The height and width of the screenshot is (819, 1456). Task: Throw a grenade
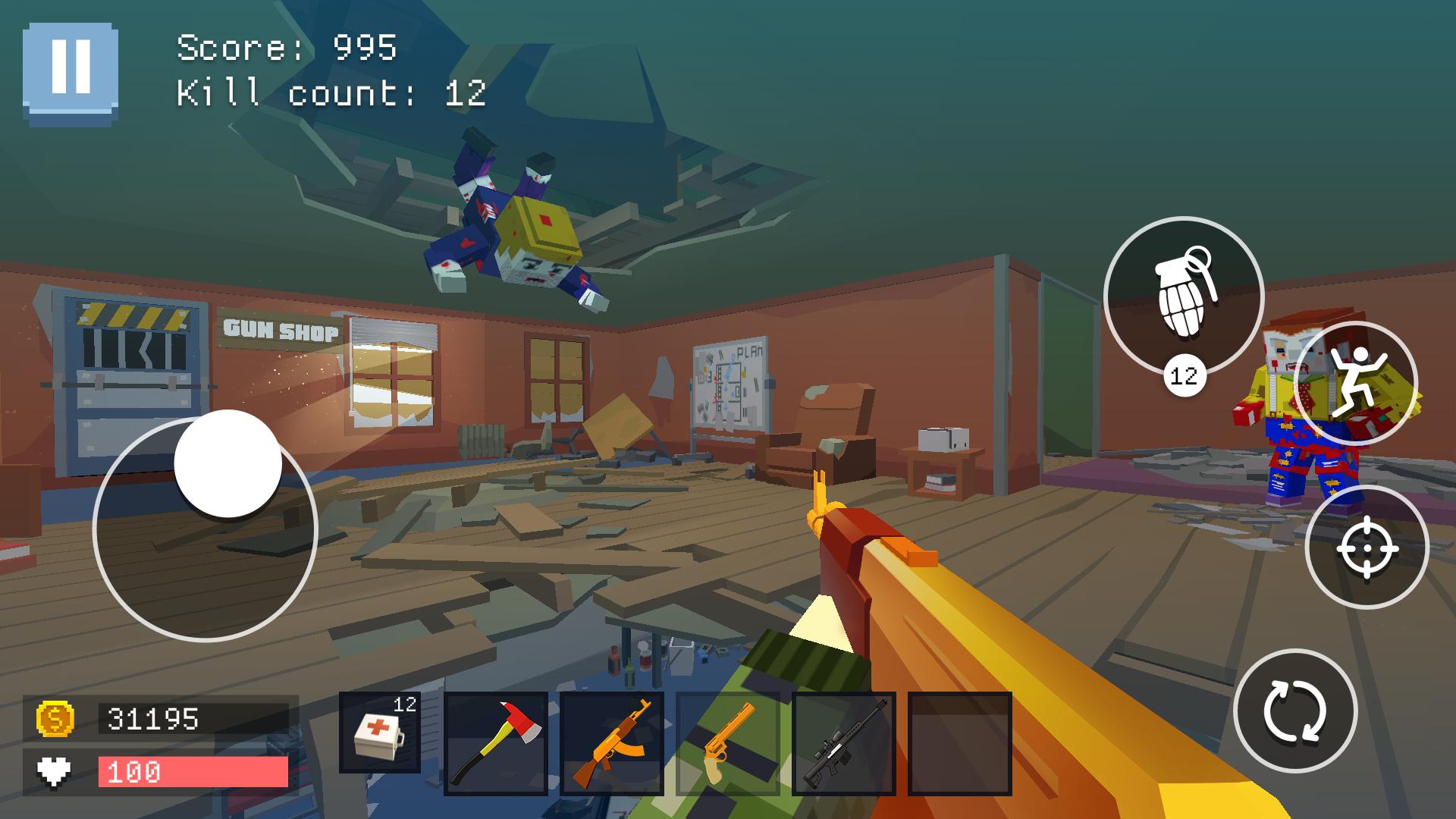pos(1183,296)
